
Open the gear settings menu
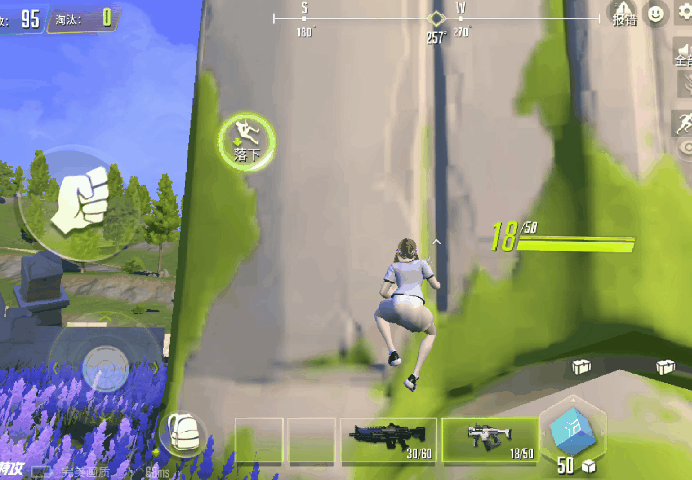click(x=685, y=14)
